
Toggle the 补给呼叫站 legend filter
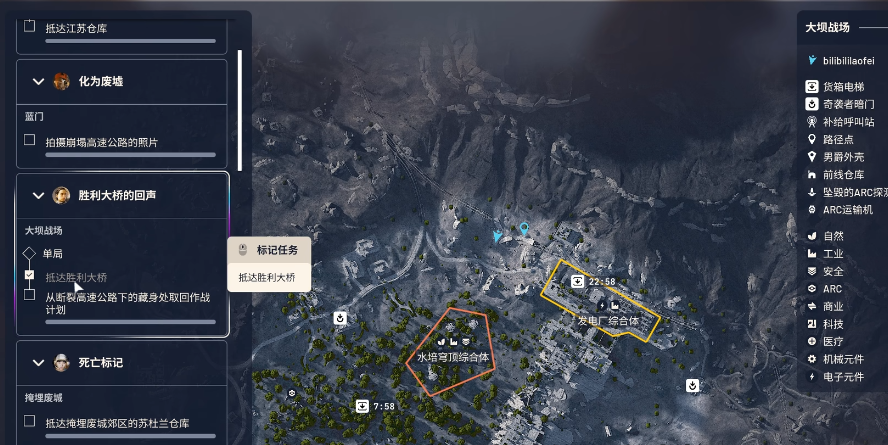[813, 121]
